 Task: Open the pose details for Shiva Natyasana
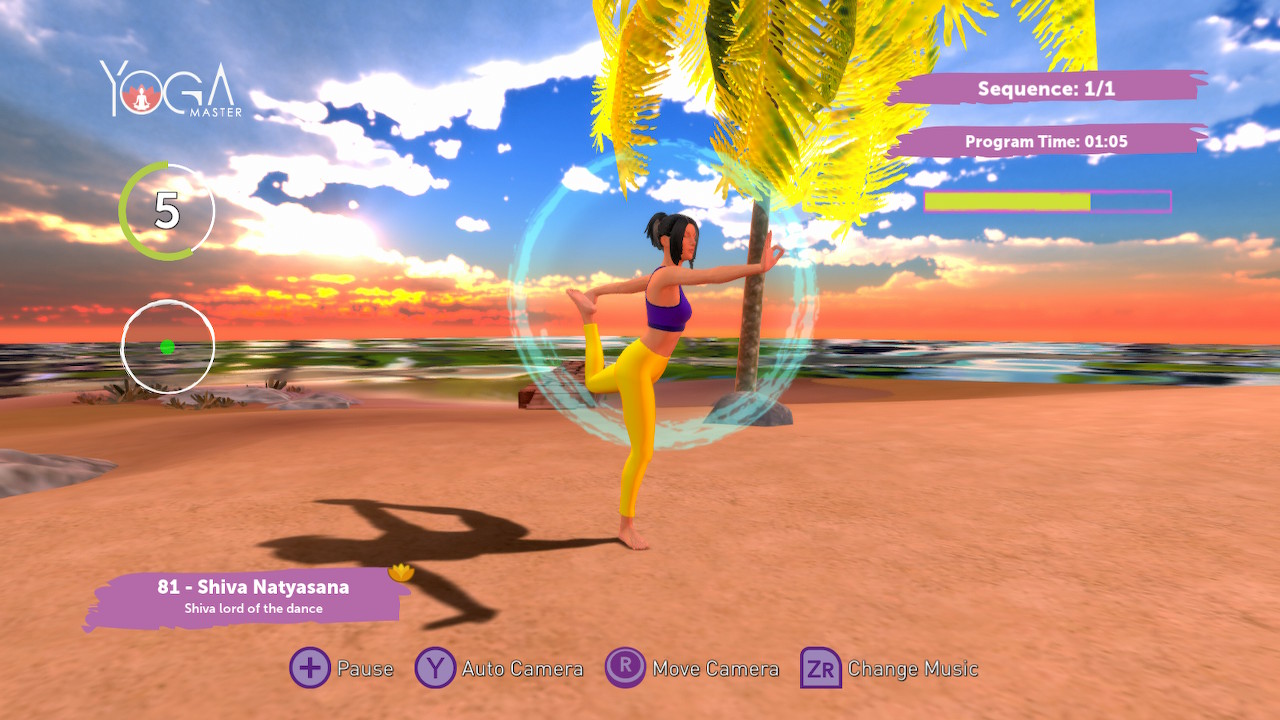[253, 587]
